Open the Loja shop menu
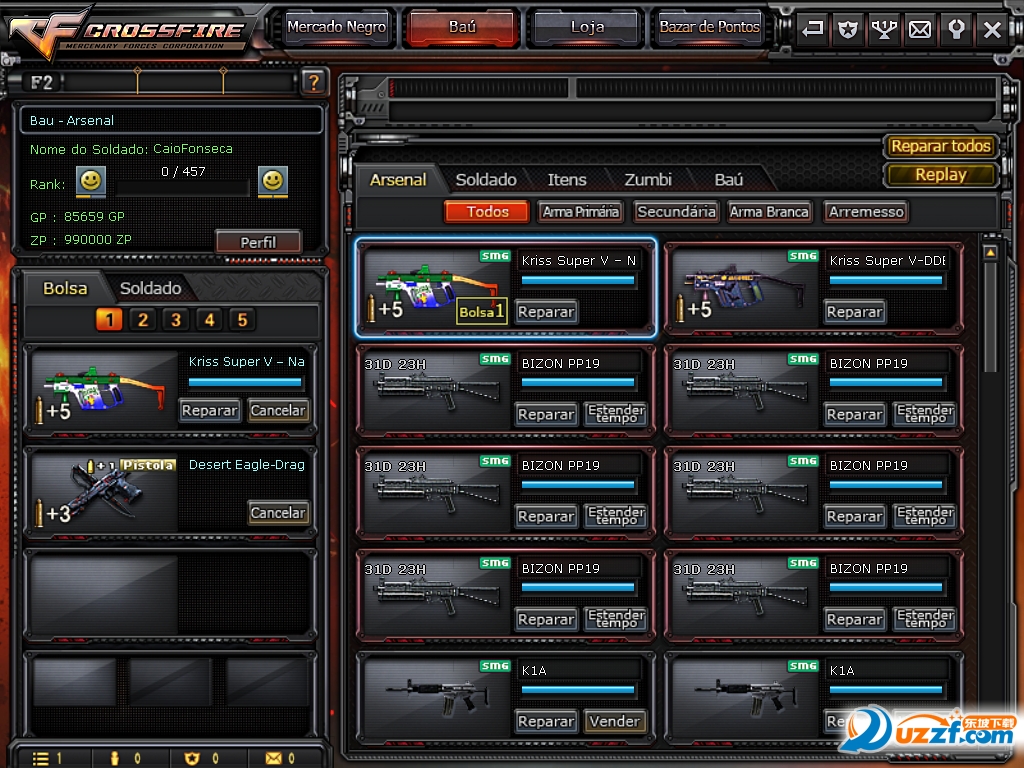This screenshot has width=1024, height=768. coord(587,27)
